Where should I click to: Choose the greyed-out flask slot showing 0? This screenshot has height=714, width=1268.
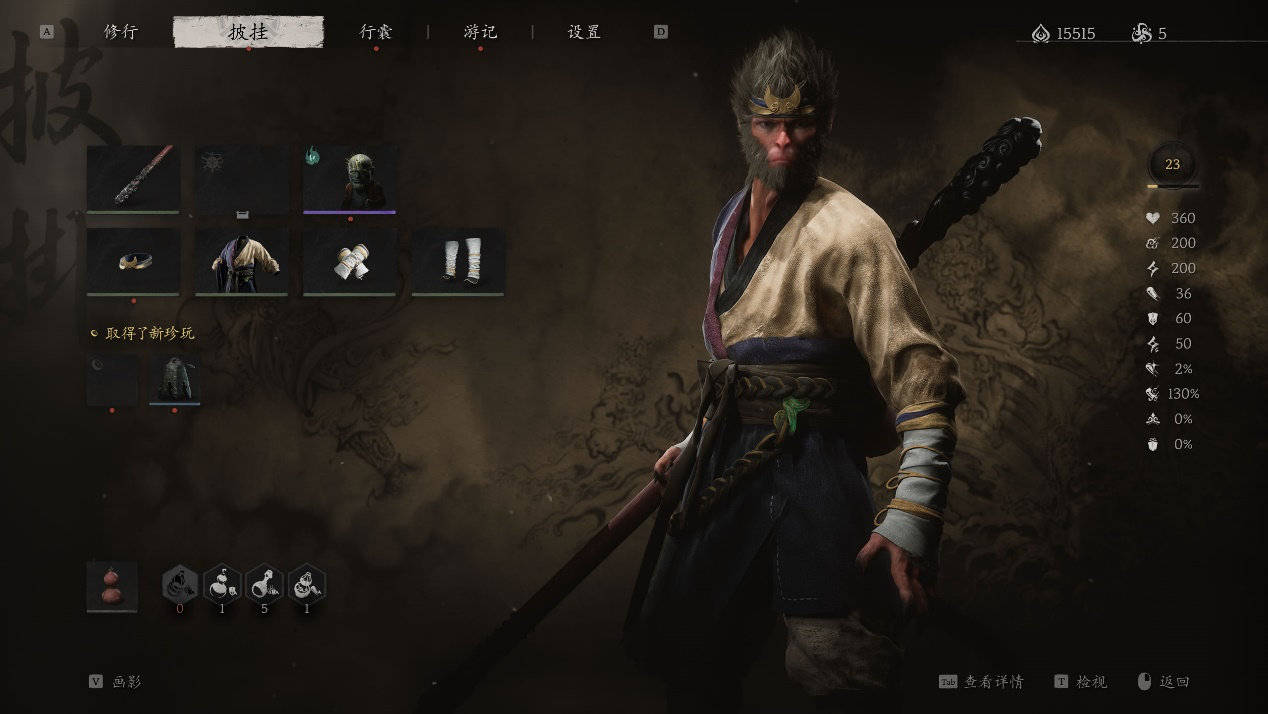pos(180,585)
